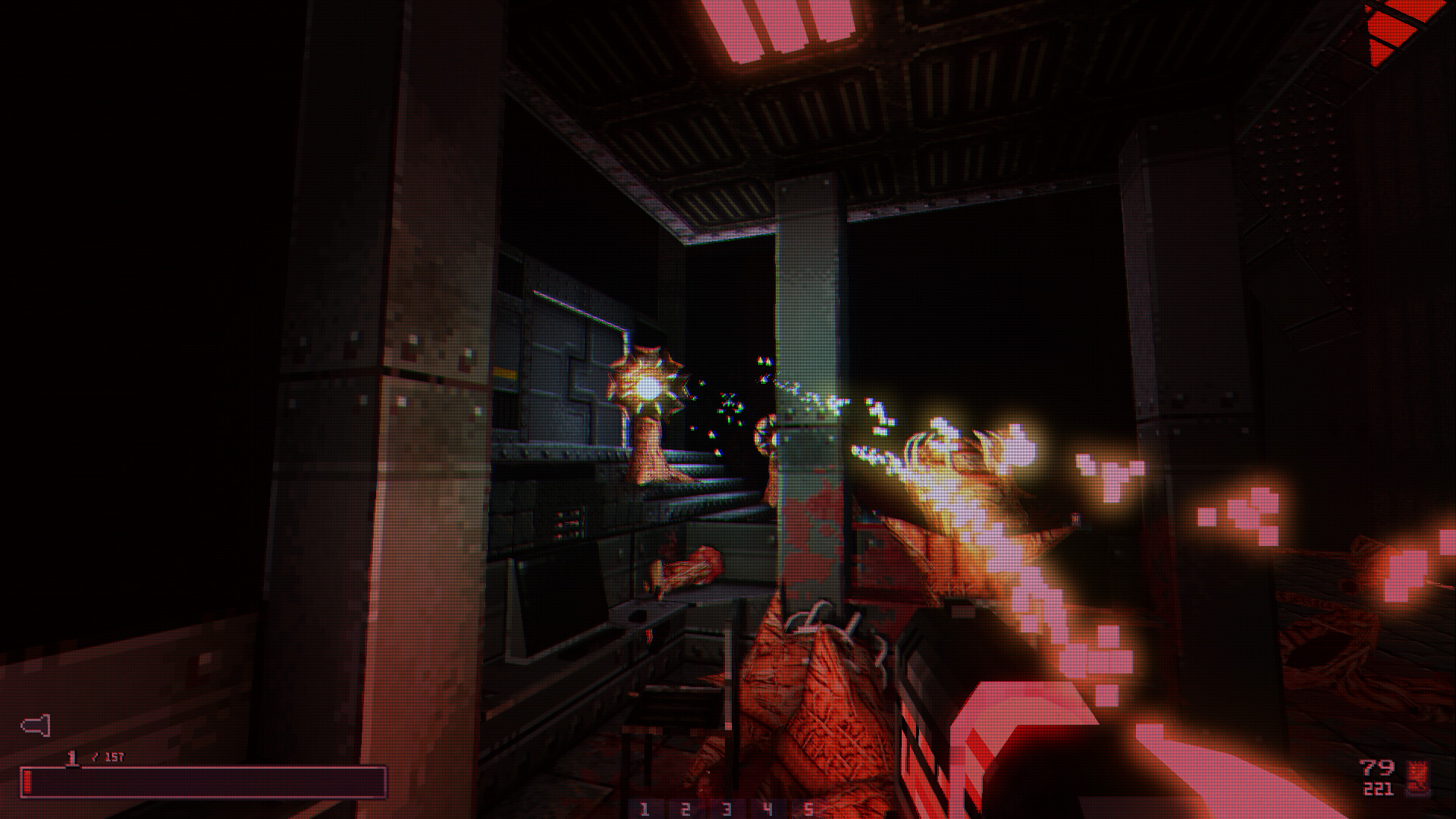Viewport: 1456px width, 819px height.
Task: Toggle the speaker indicator bottom left
Action: pyautogui.click(x=36, y=726)
